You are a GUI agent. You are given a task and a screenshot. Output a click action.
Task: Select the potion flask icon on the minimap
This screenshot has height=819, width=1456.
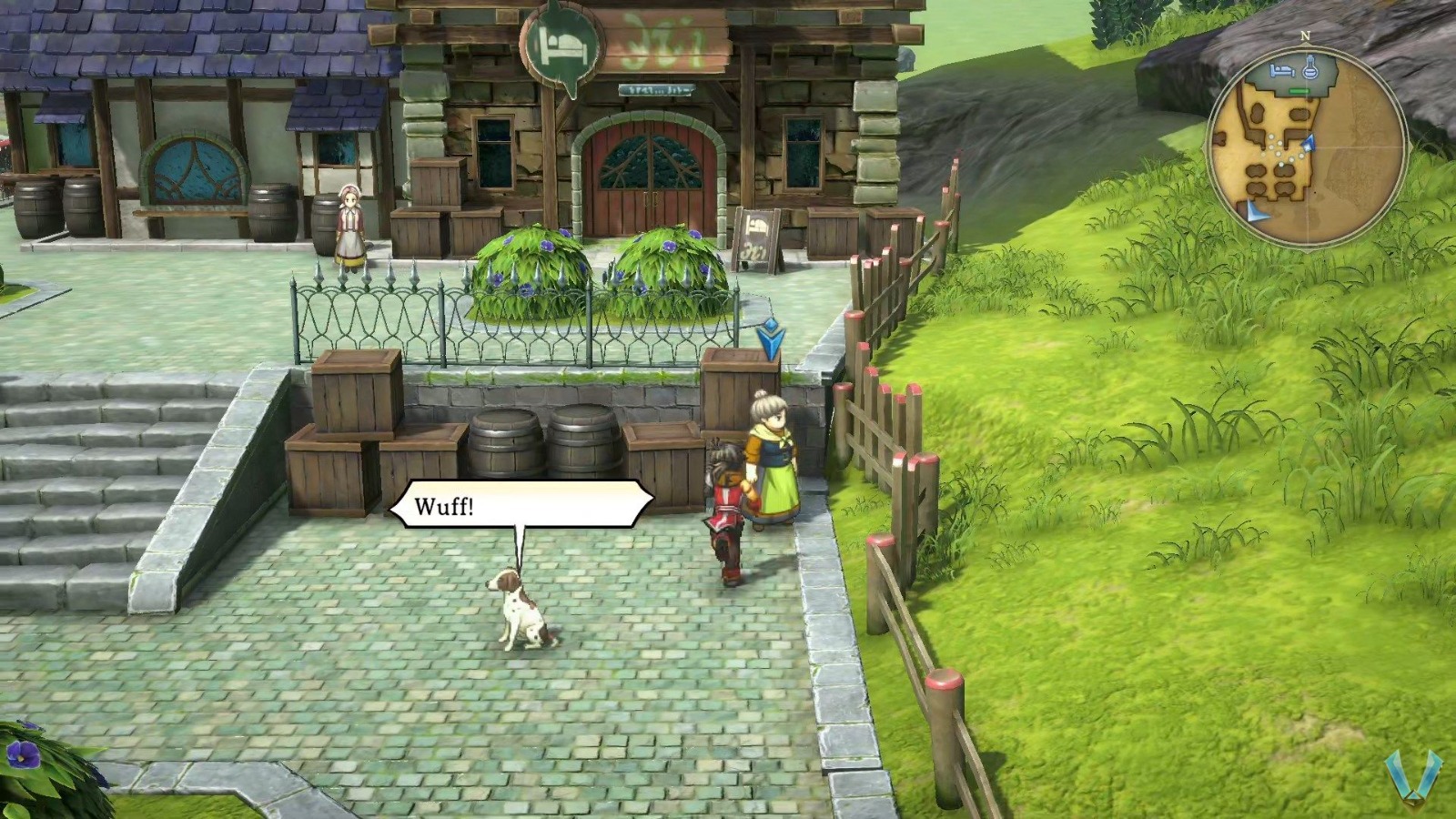1310,68
